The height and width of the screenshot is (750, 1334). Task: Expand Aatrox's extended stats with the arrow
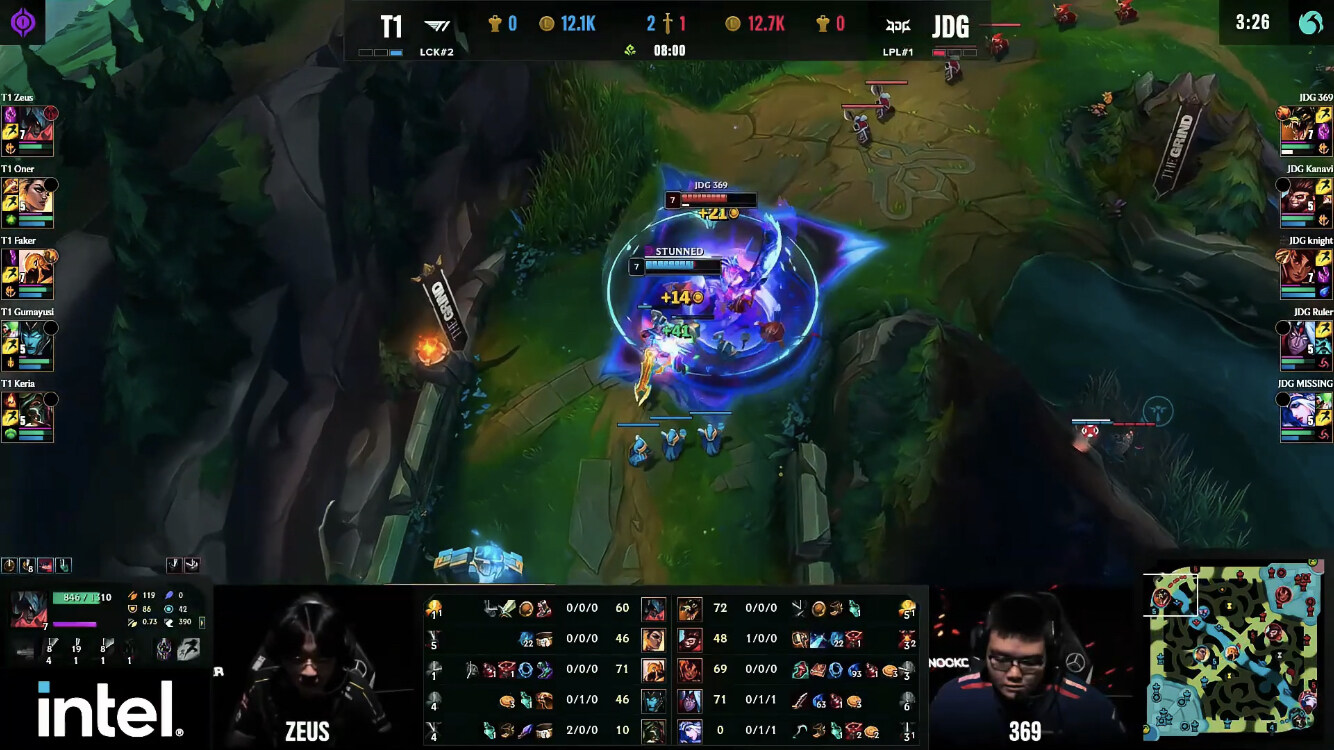[x=202, y=622]
